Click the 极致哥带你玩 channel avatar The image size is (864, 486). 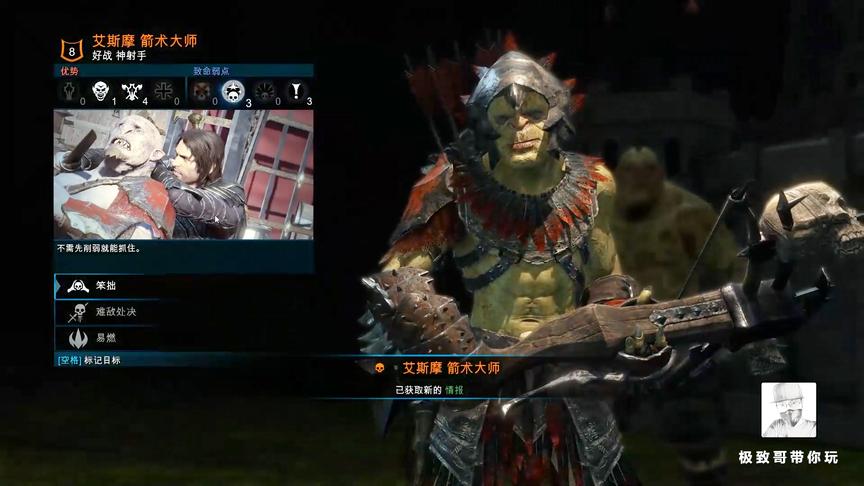(x=788, y=410)
